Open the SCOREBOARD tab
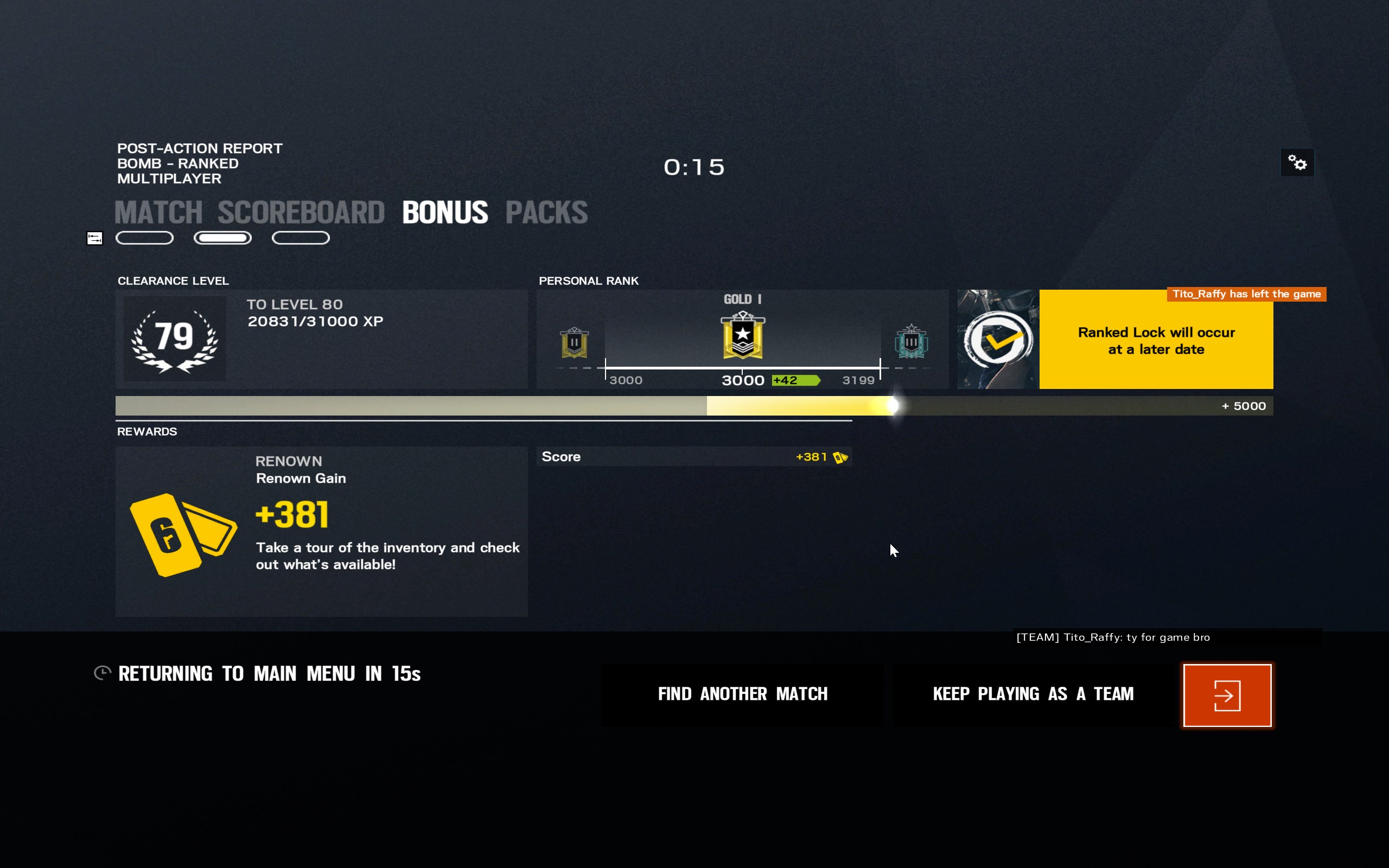Viewport: 1389px width, 868px height. pos(301,213)
